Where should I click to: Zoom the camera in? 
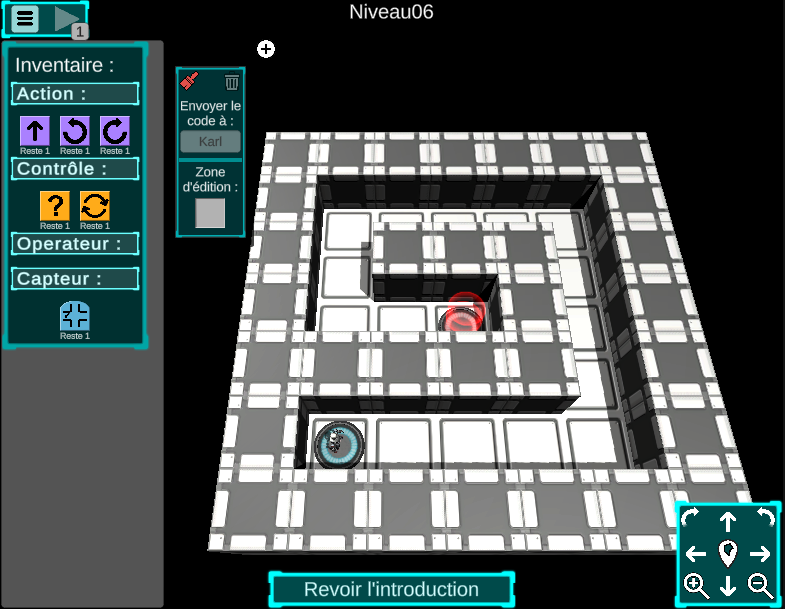pos(696,585)
